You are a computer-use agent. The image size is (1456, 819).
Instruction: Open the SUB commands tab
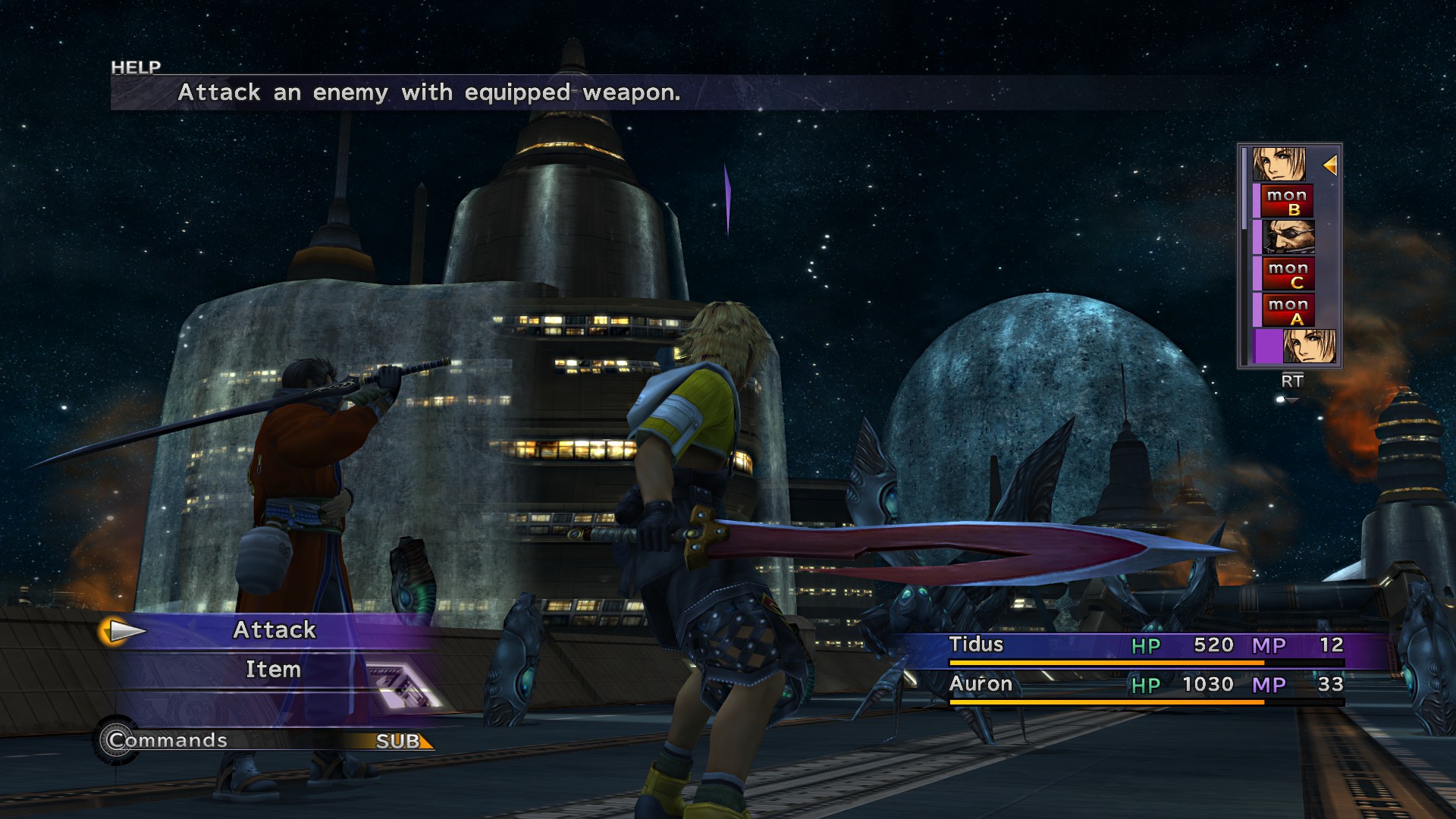pos(399,741)
